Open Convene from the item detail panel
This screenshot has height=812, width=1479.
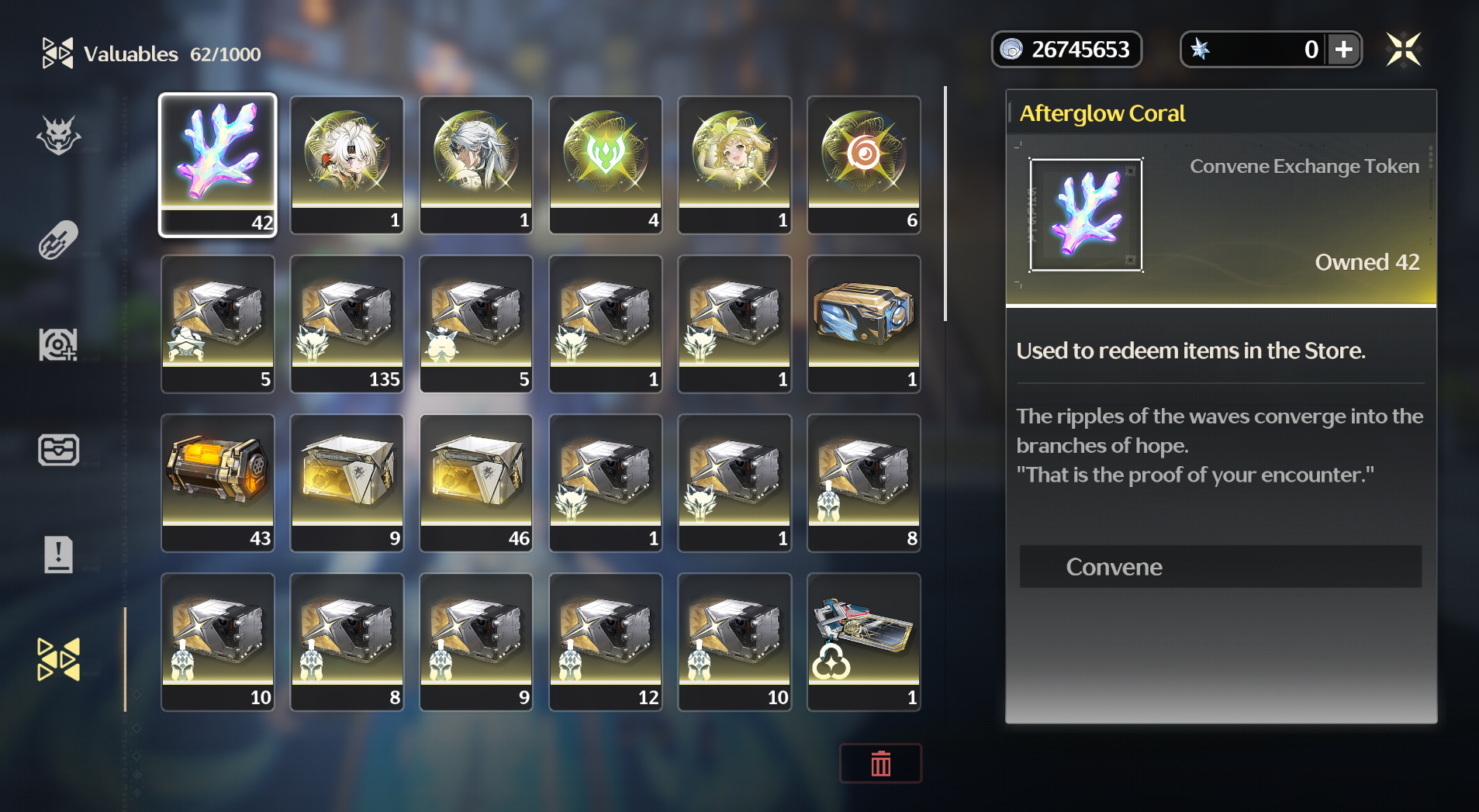pos(1220,567)
